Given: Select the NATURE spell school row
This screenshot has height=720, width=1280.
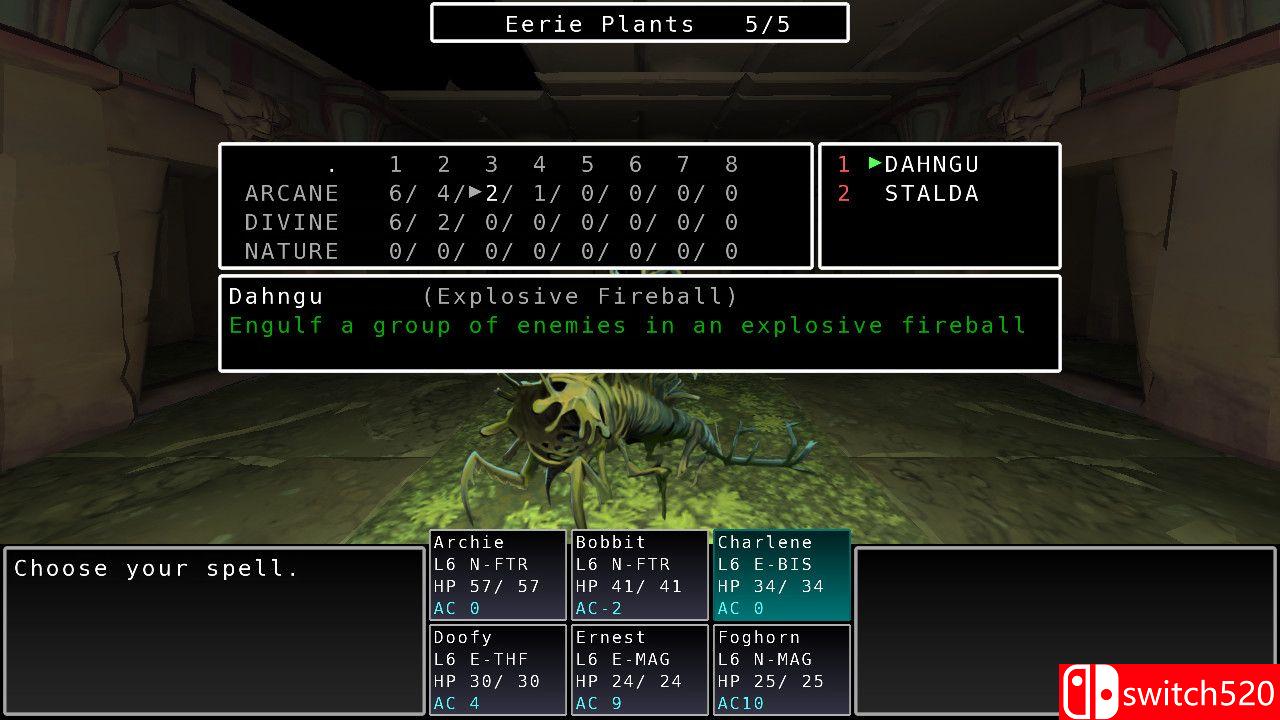Looking at the screenshot, I should tap(292, 251).
